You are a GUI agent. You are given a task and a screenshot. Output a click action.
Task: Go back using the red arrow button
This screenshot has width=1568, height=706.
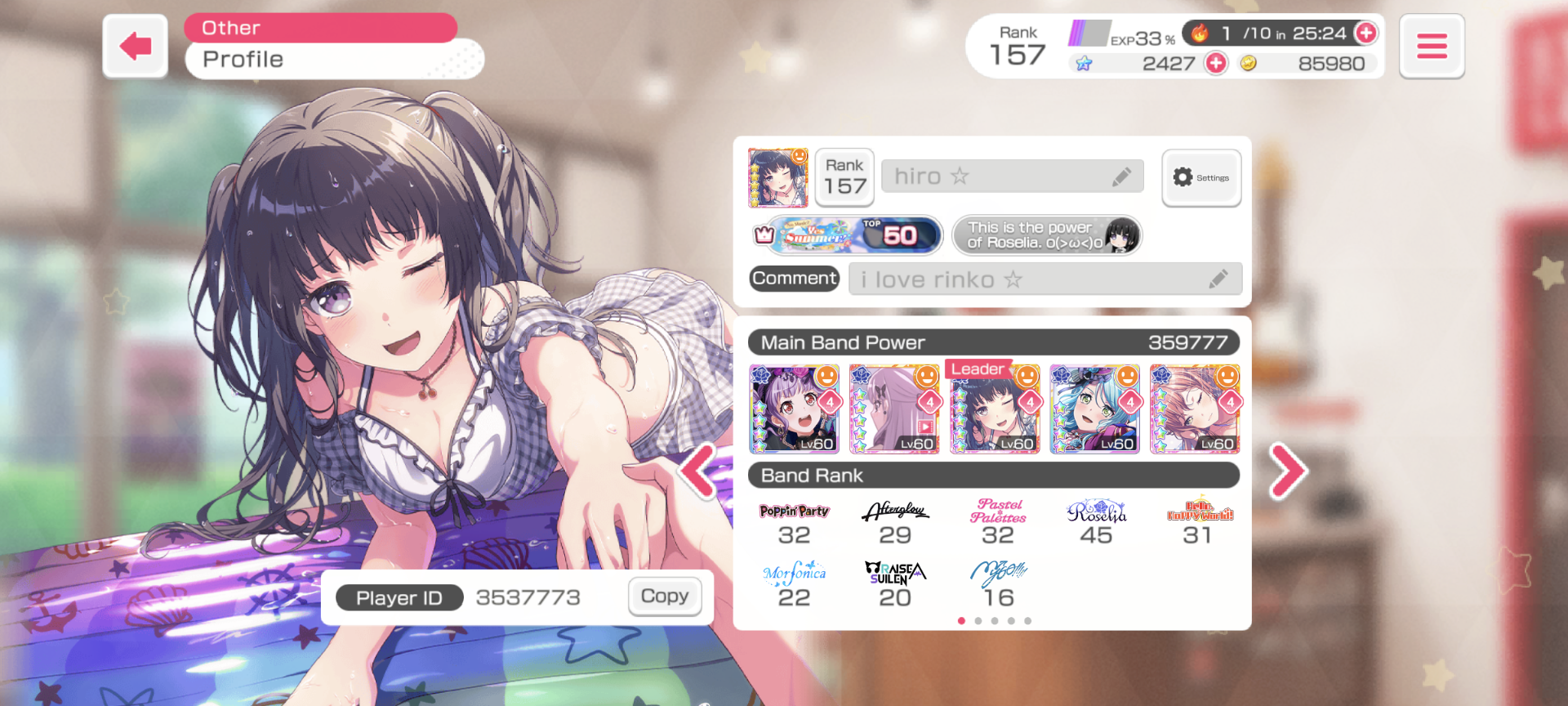coord(135,47)
